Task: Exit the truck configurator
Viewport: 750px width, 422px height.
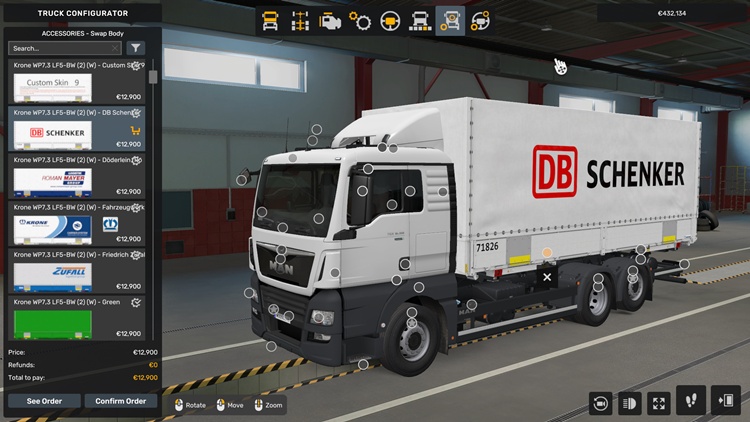Action: coord(725,401)
